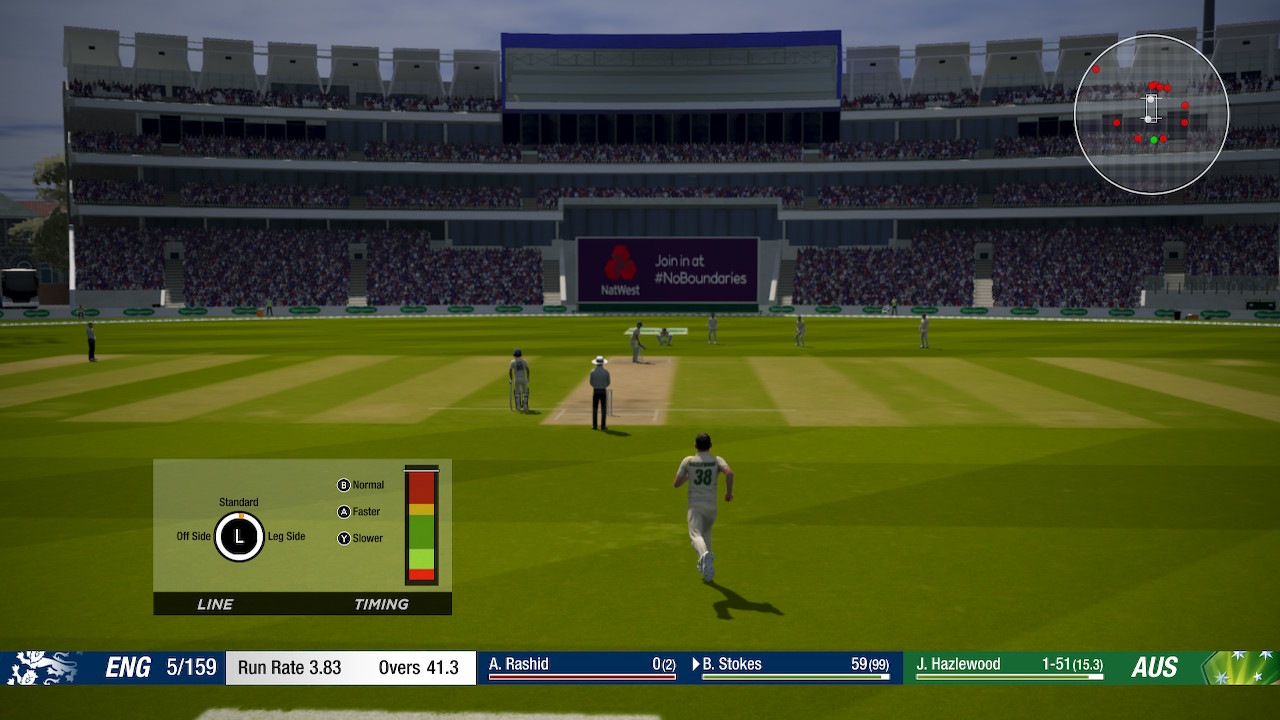
Task: Click the circular field placement radar
Action: [1151, 114]
